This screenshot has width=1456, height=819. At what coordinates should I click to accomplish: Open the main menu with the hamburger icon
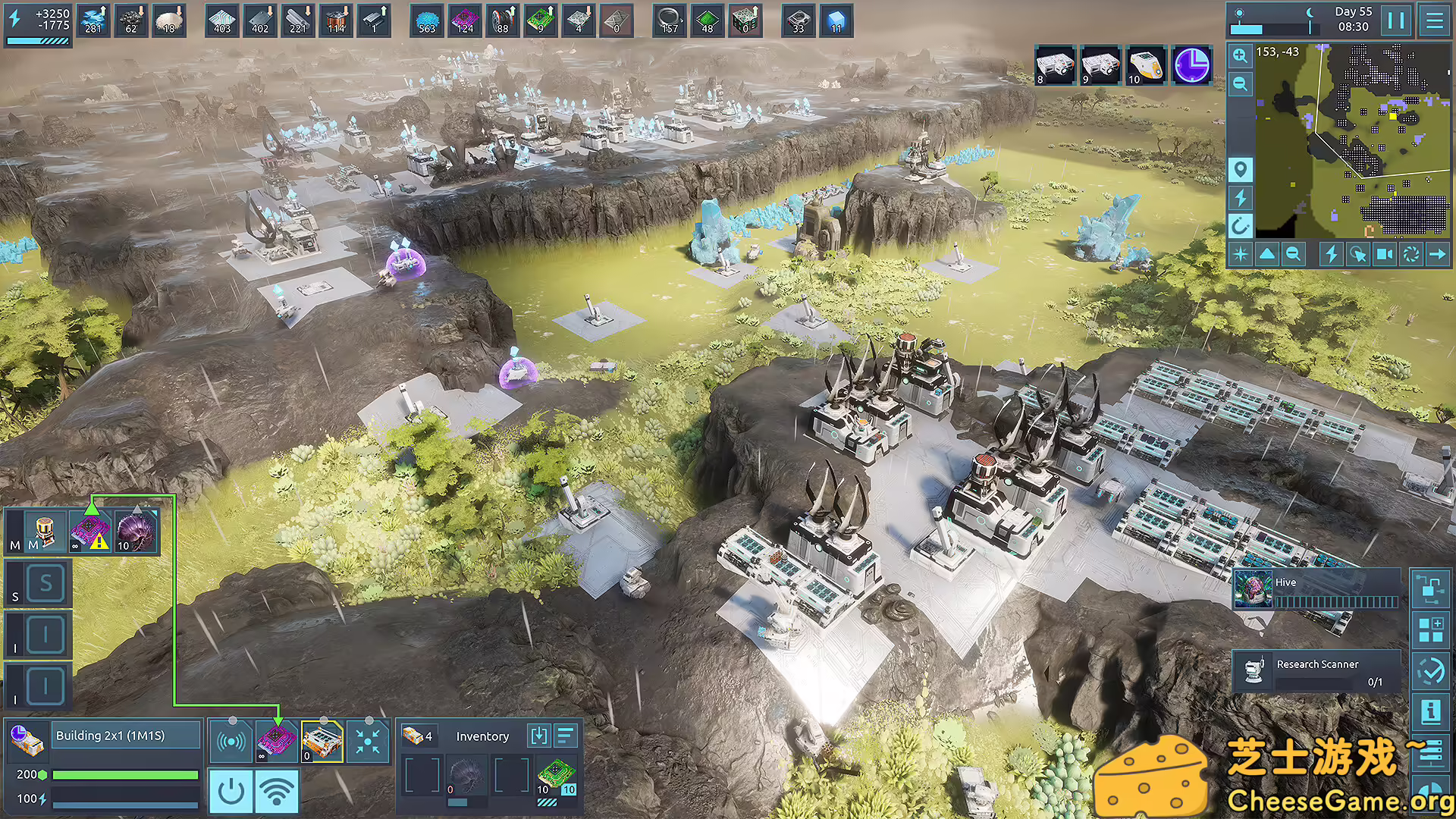click(x=1436, y=20)
